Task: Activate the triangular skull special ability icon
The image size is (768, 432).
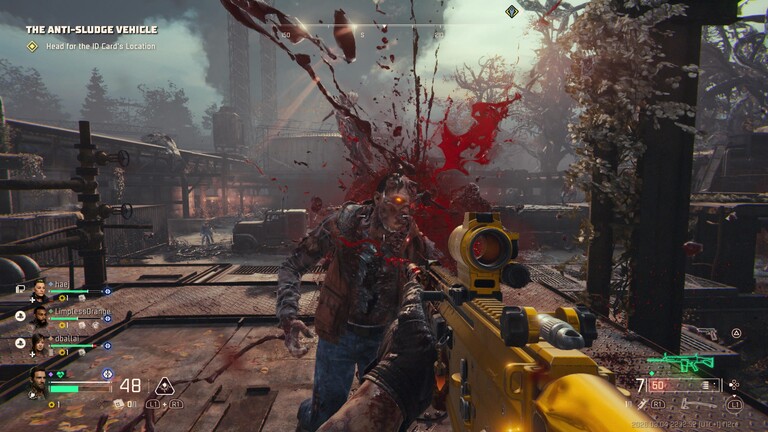Action: pos(163,386)
